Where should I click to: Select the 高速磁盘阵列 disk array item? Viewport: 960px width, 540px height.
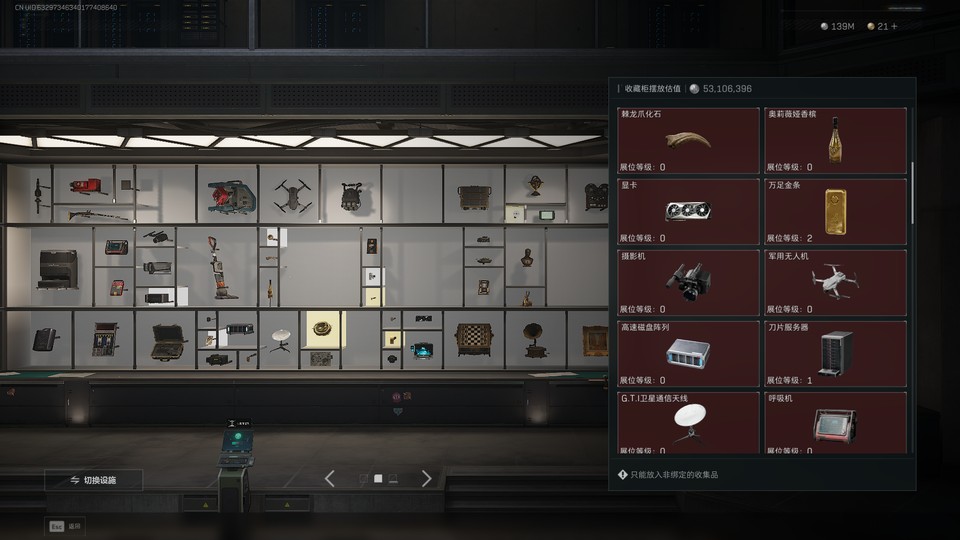pyautogui.click(x=688, y=354)
